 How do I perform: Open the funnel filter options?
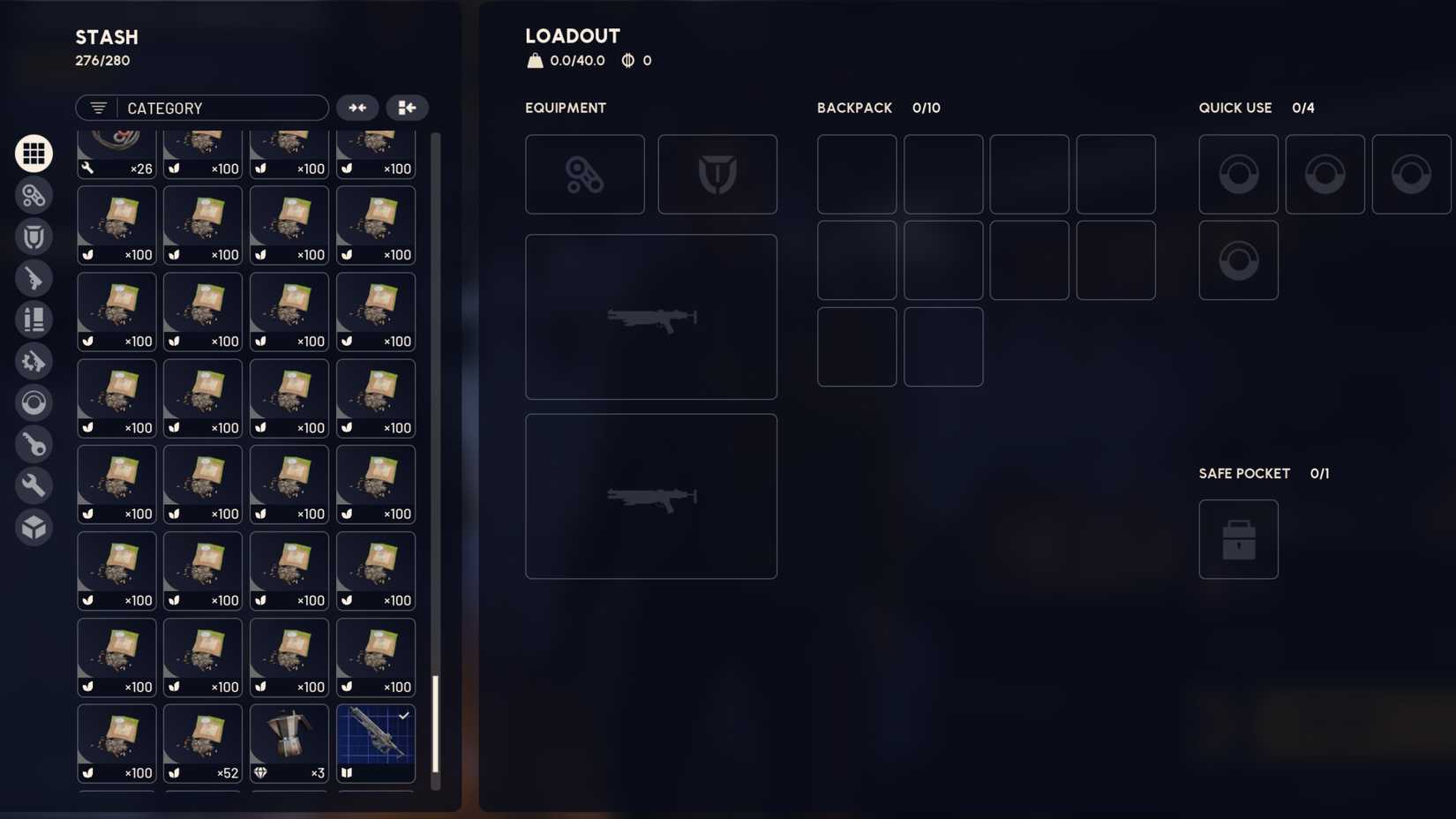pyautogui.click(x=97, y=108)
